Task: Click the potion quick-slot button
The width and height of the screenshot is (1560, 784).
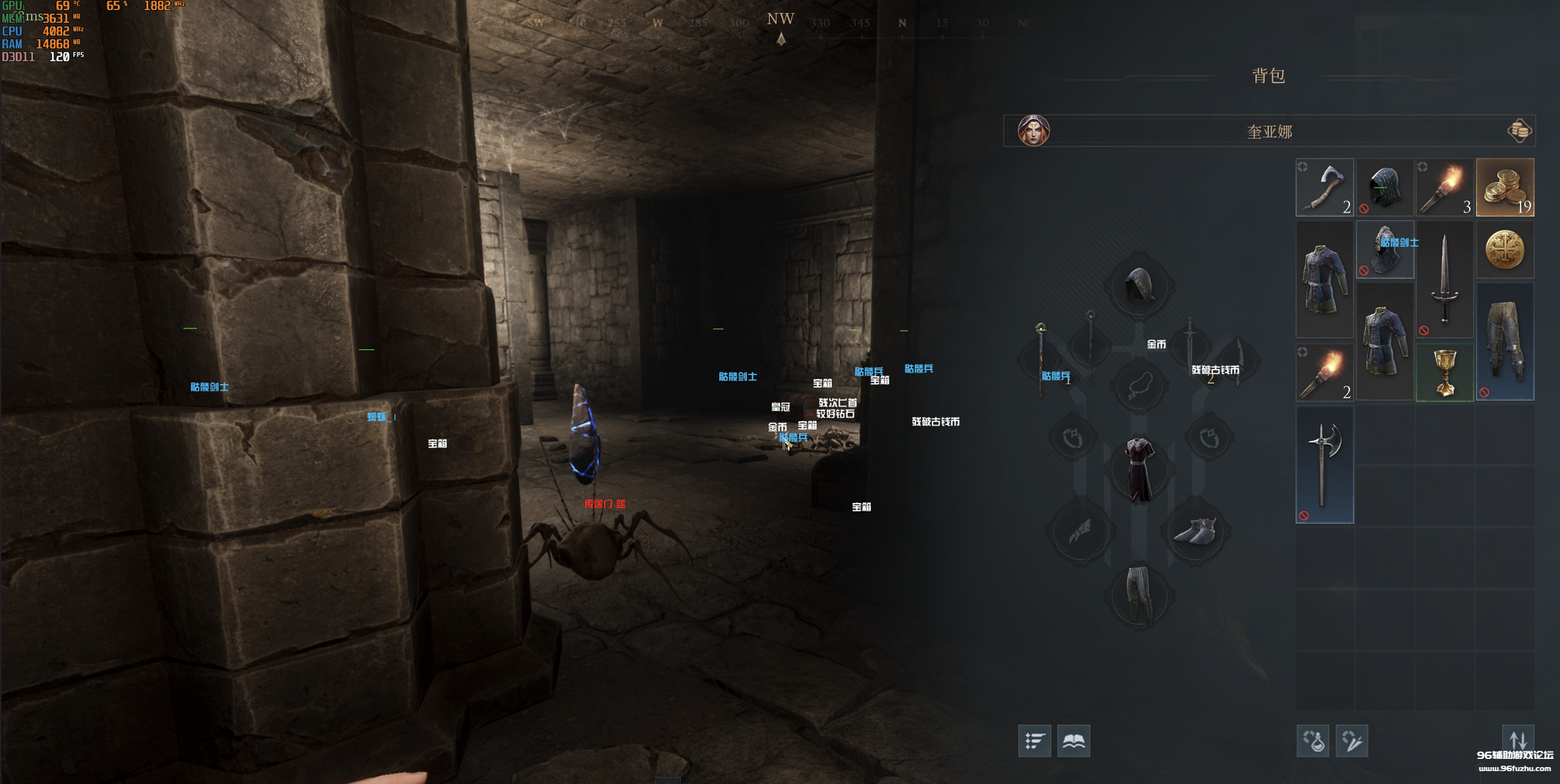Action: 1312,741
